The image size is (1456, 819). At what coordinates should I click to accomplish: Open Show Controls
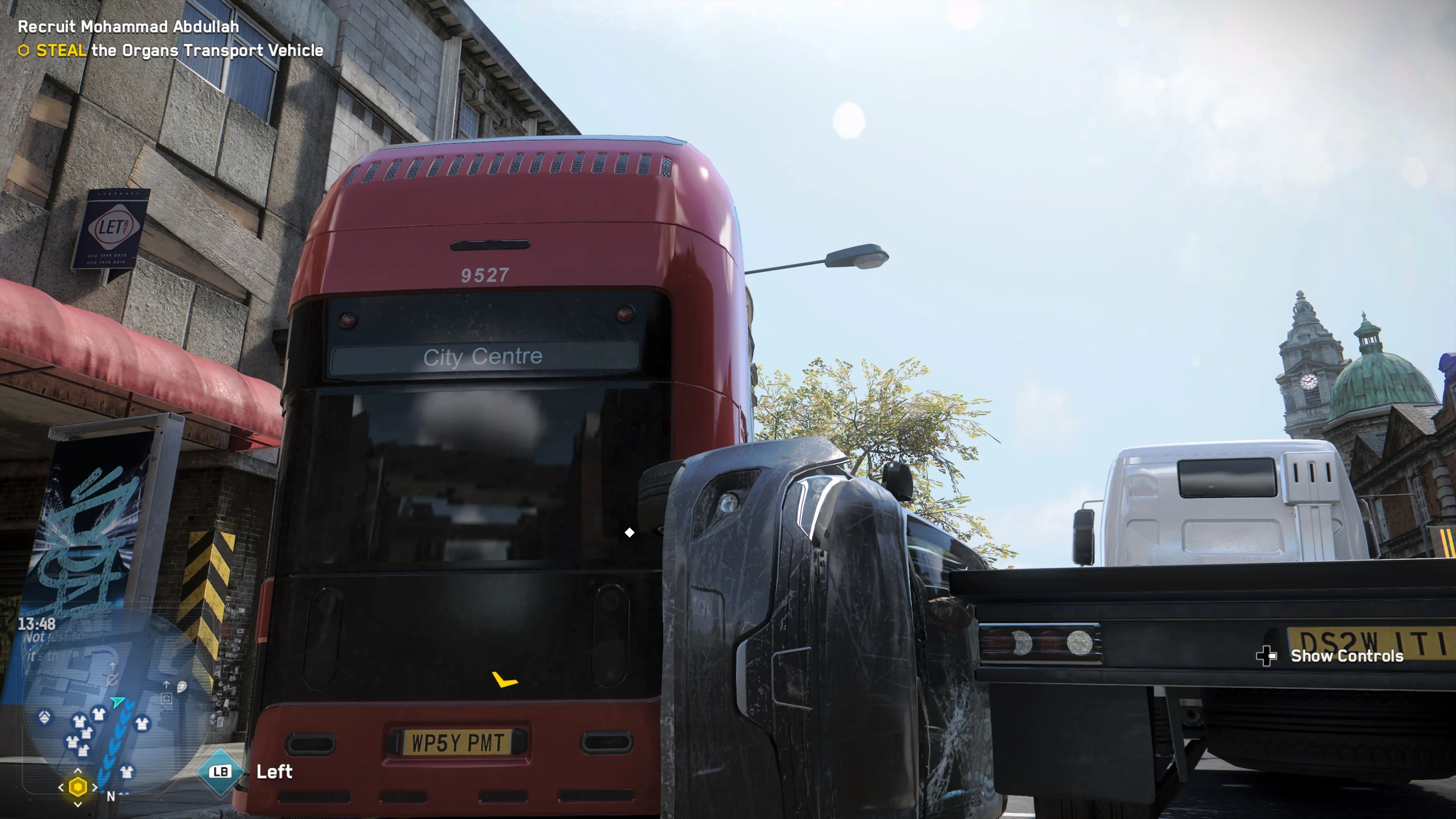tap(1347, 656)
